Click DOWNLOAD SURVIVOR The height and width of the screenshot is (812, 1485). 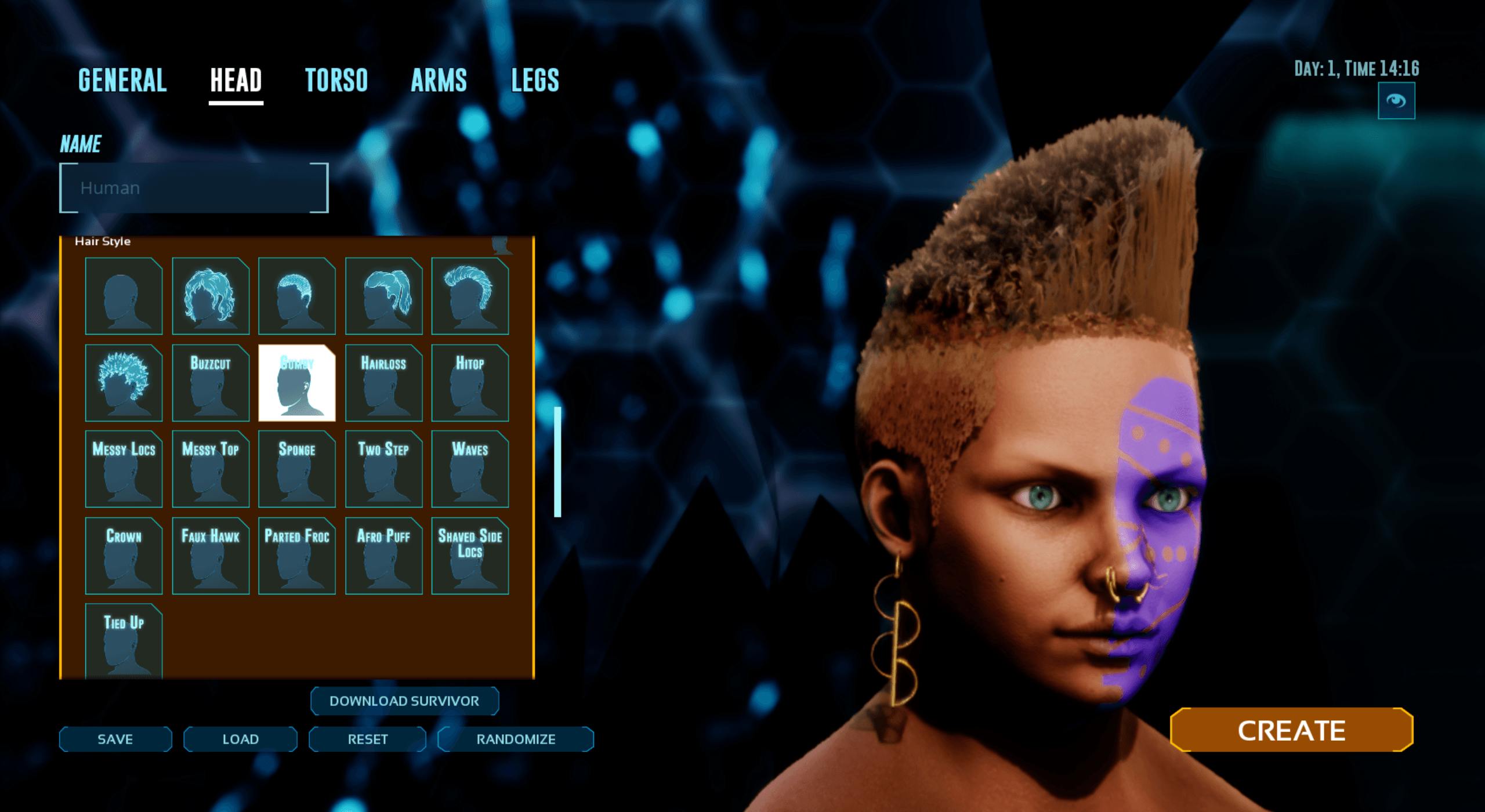tap(404, 701)
